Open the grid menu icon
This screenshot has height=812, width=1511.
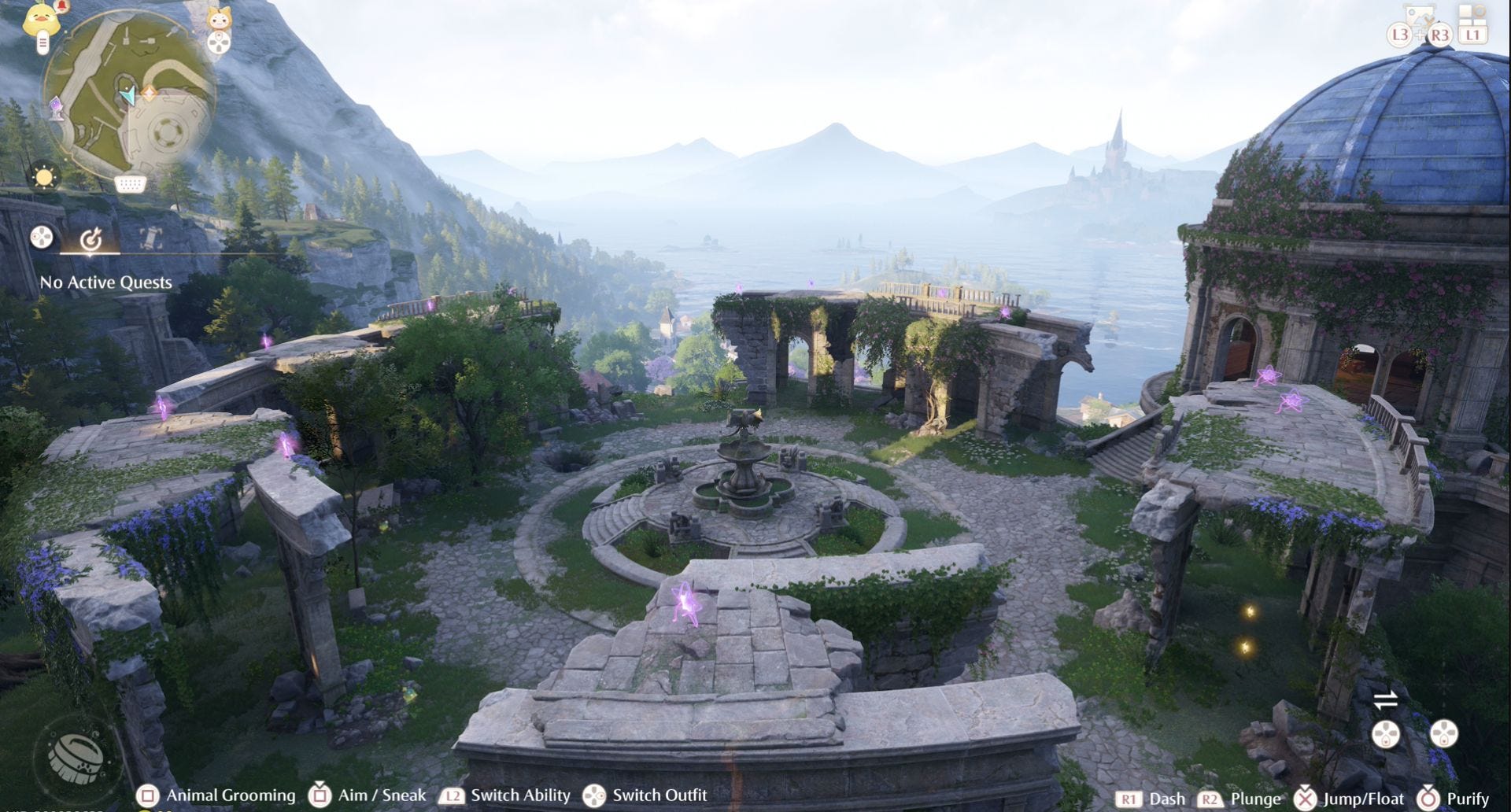1472,13
